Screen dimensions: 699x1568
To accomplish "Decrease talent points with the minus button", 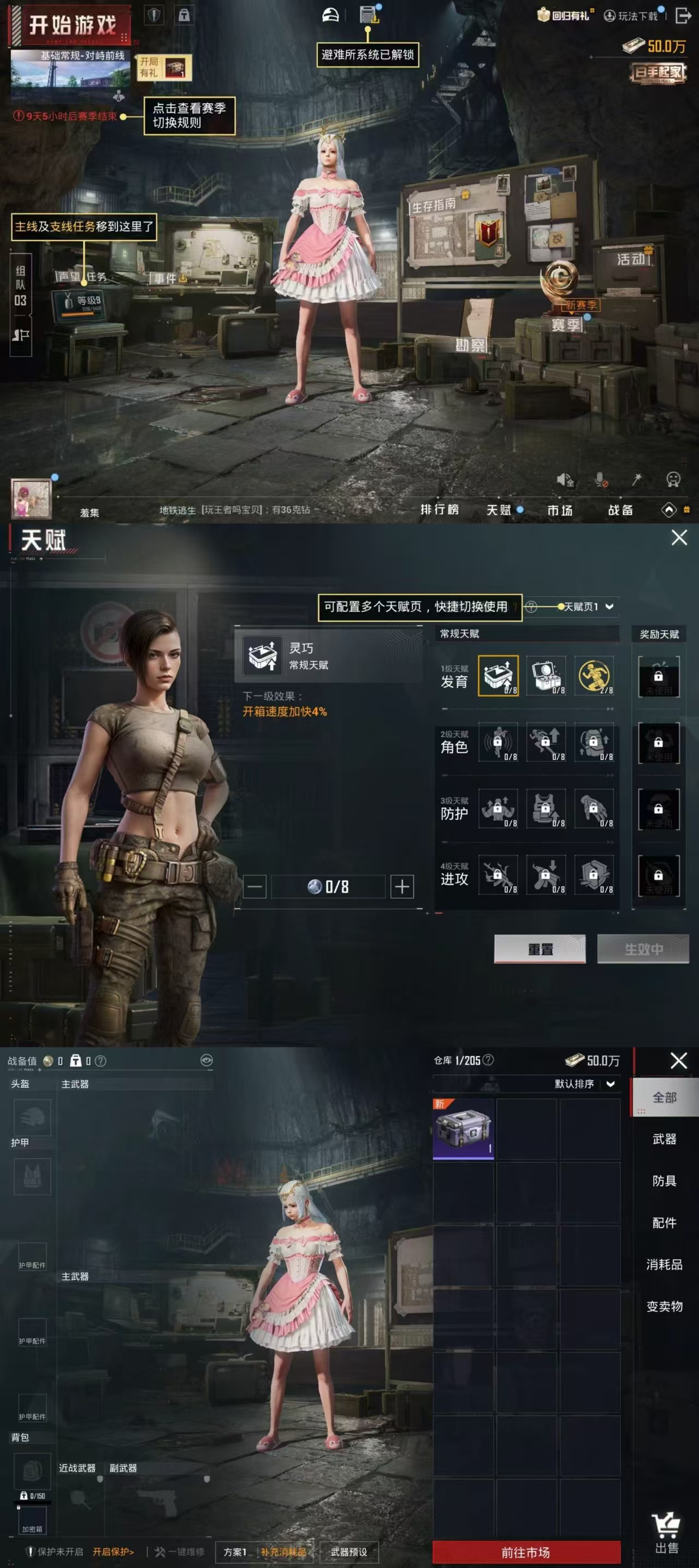I will coord(254,886).
